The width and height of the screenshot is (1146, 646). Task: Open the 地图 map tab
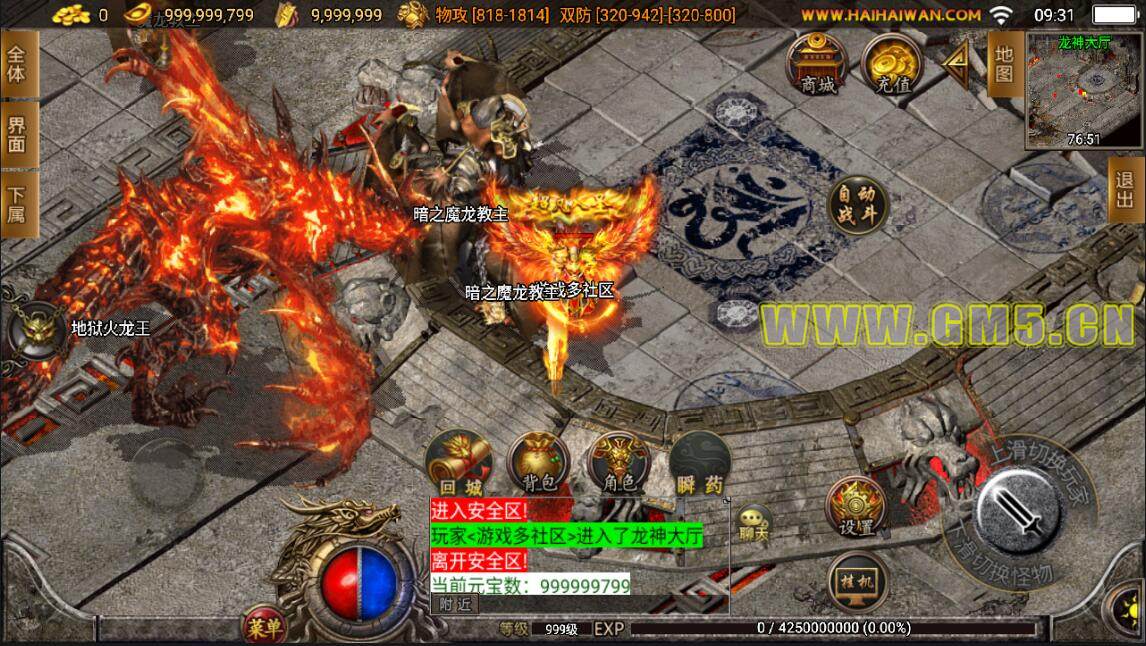[1003, 63]
